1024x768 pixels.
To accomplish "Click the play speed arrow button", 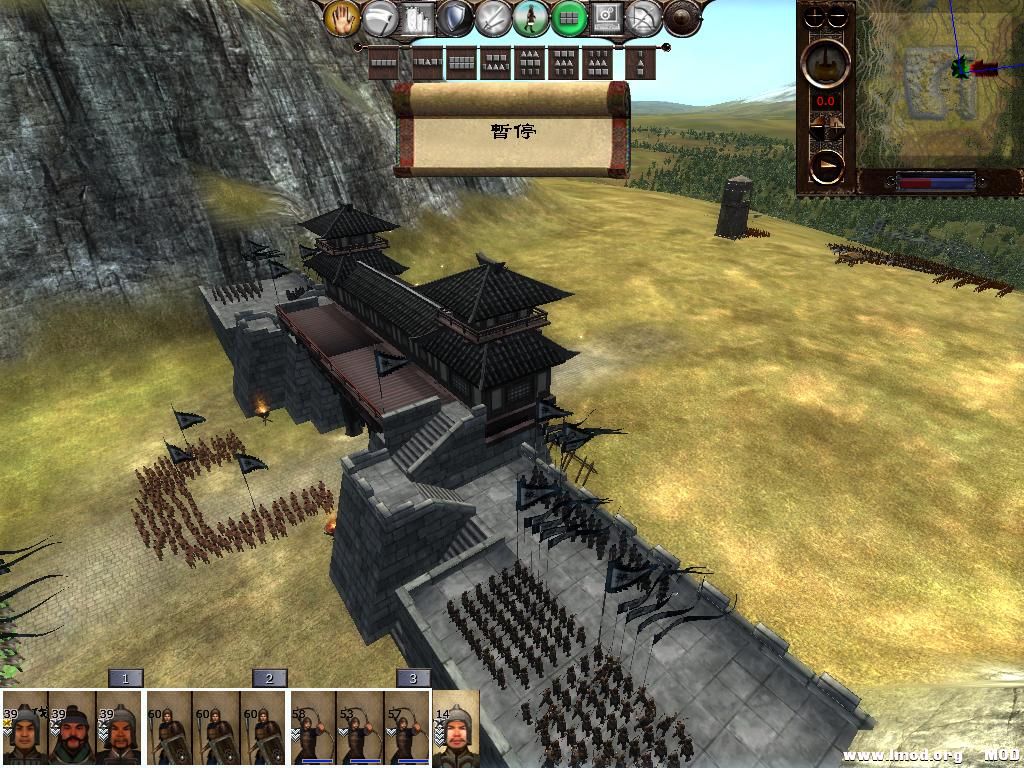I will [826, 166].
